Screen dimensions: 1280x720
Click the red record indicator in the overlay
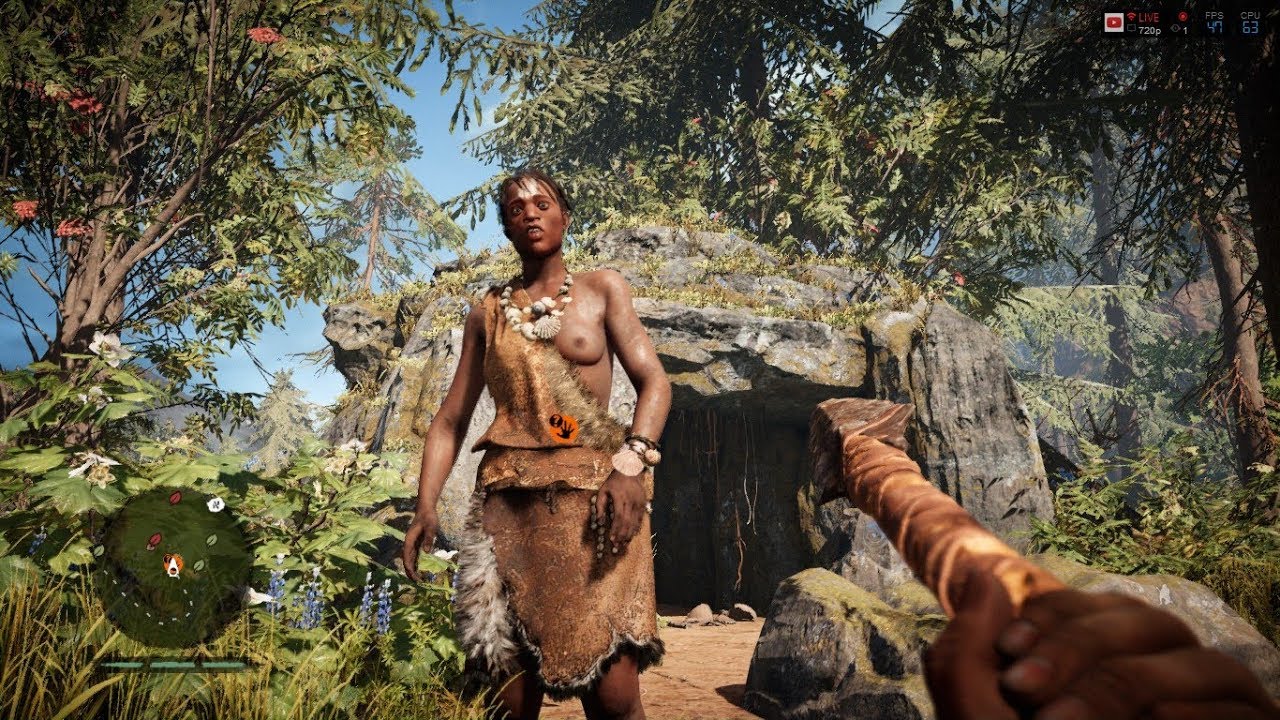pyautogui.click(x=1181, y=17)
